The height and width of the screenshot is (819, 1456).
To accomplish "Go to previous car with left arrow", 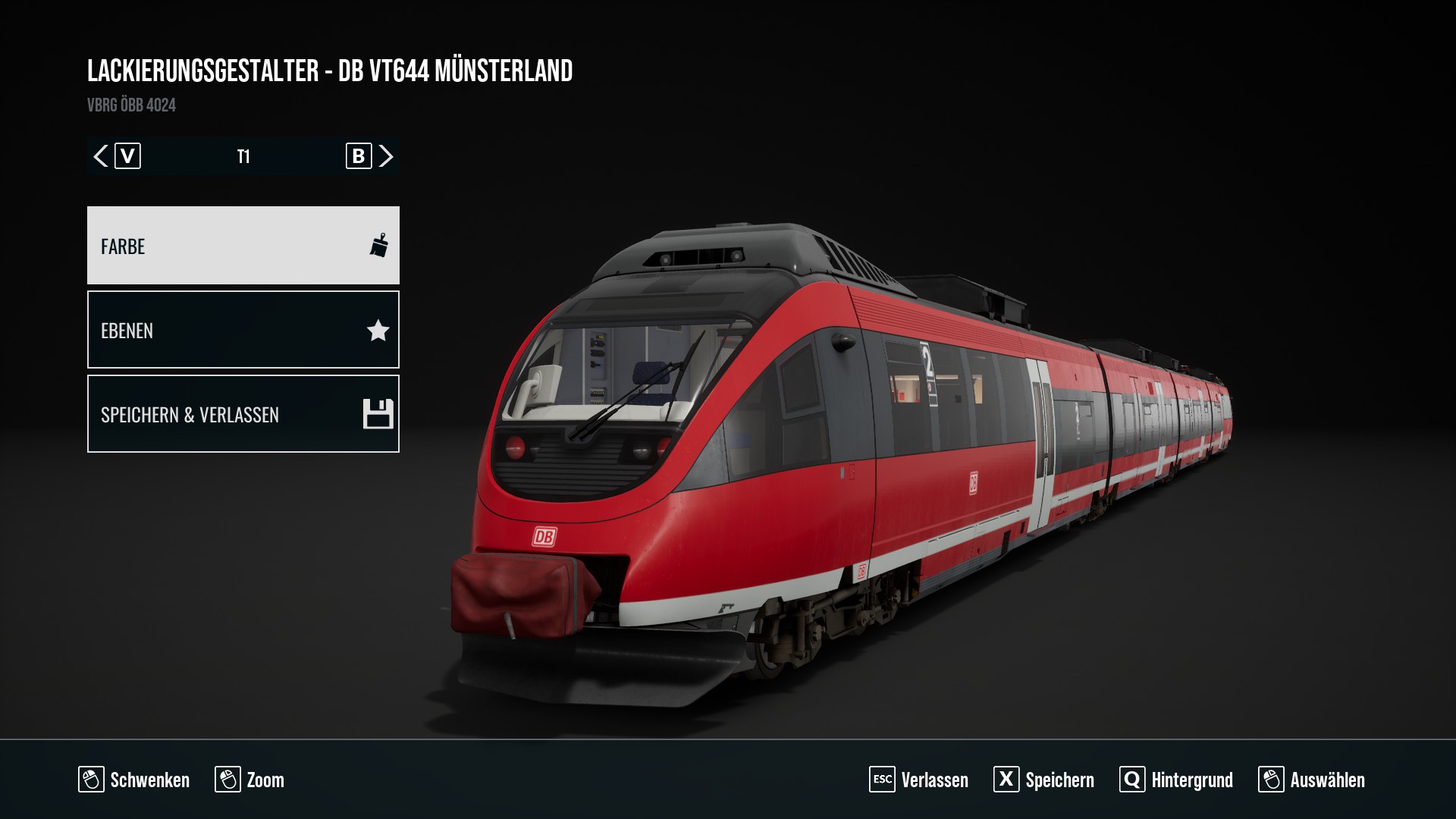I will [x=101, y=156].
